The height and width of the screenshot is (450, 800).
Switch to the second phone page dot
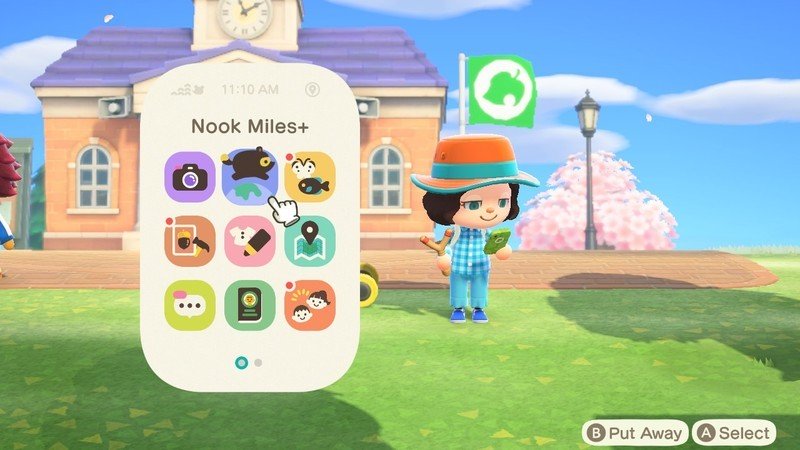258,362
